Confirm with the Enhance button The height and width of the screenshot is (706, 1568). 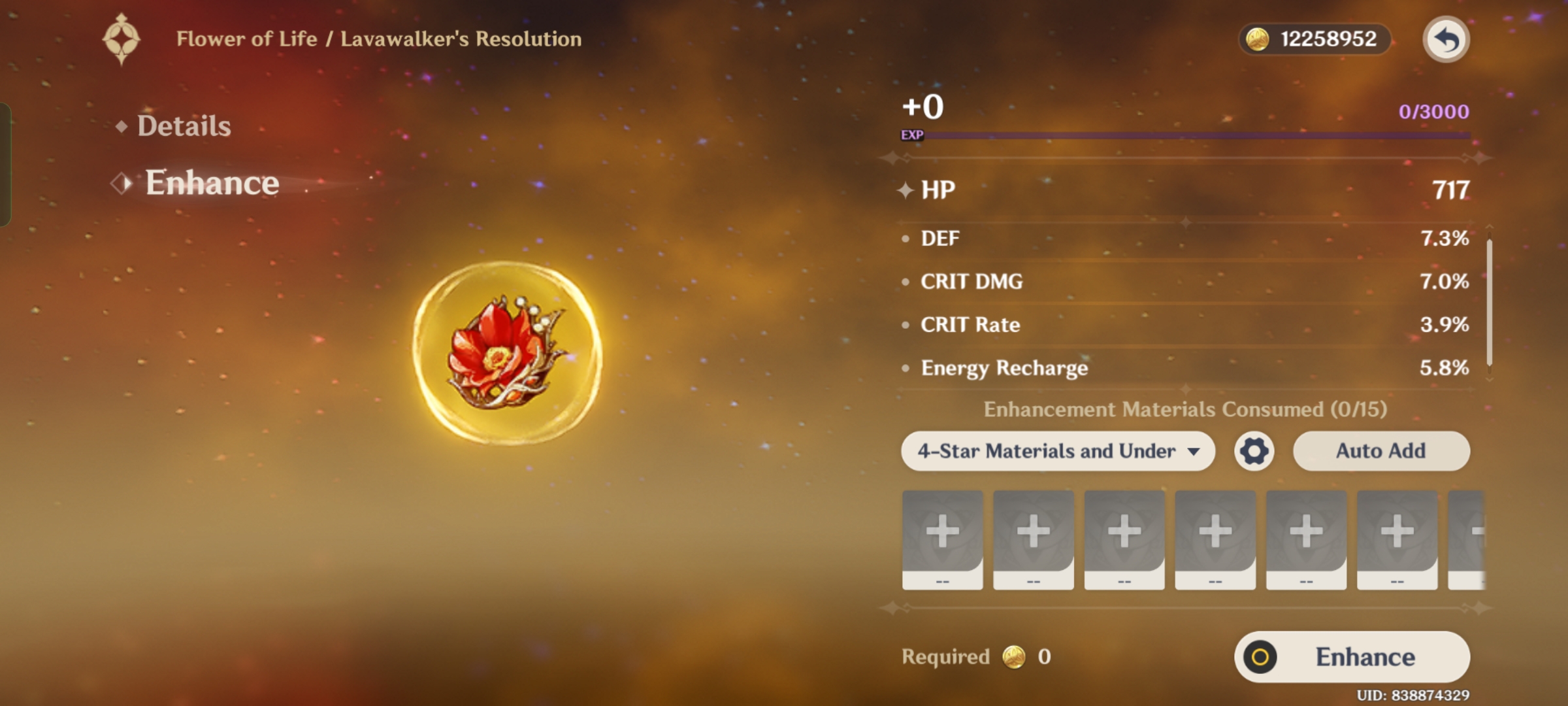tap(1352, 657)
